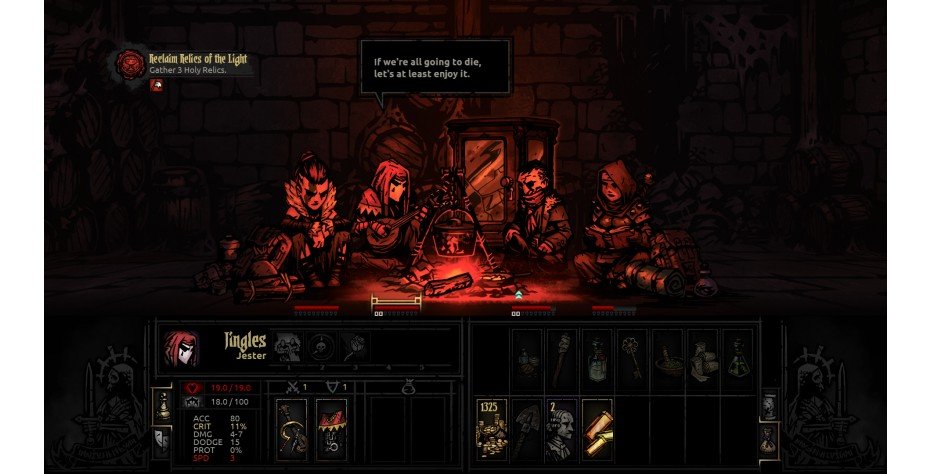Open the jar tab beside the inventory

pyautogui.click(x=769, y=404)
